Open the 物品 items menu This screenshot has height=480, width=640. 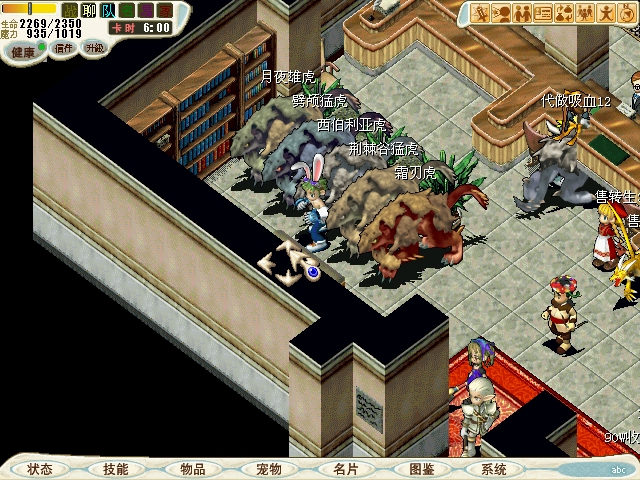[x=192, y=469]
